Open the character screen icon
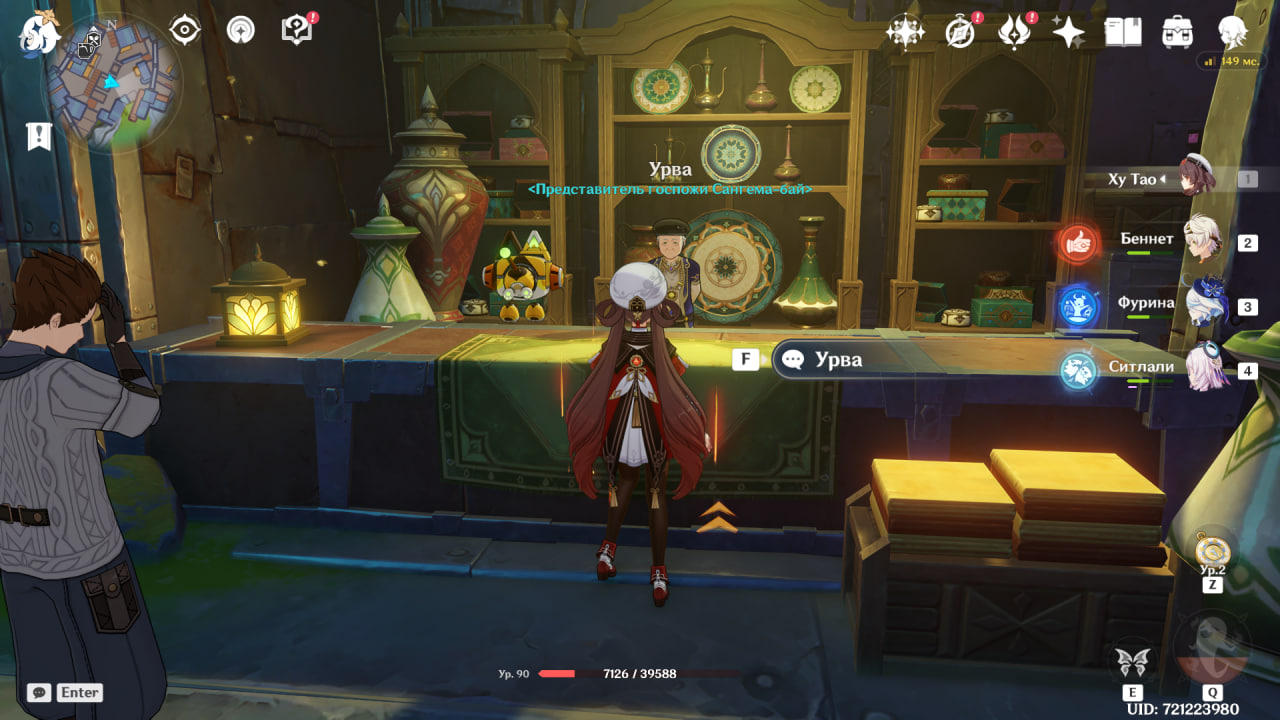 pos(1232,32)
